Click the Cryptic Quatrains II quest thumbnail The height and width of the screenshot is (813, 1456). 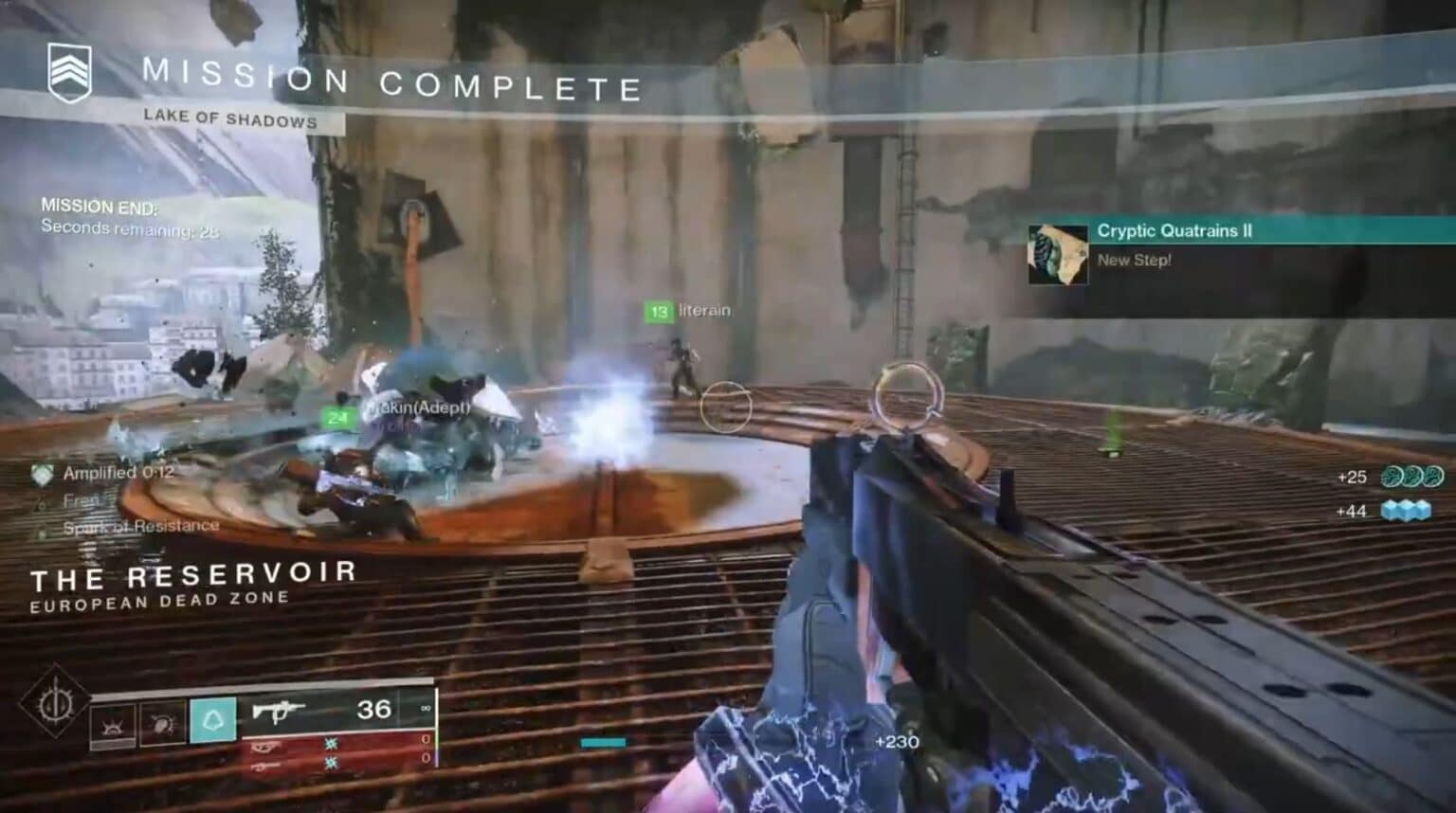(1058, 254)
